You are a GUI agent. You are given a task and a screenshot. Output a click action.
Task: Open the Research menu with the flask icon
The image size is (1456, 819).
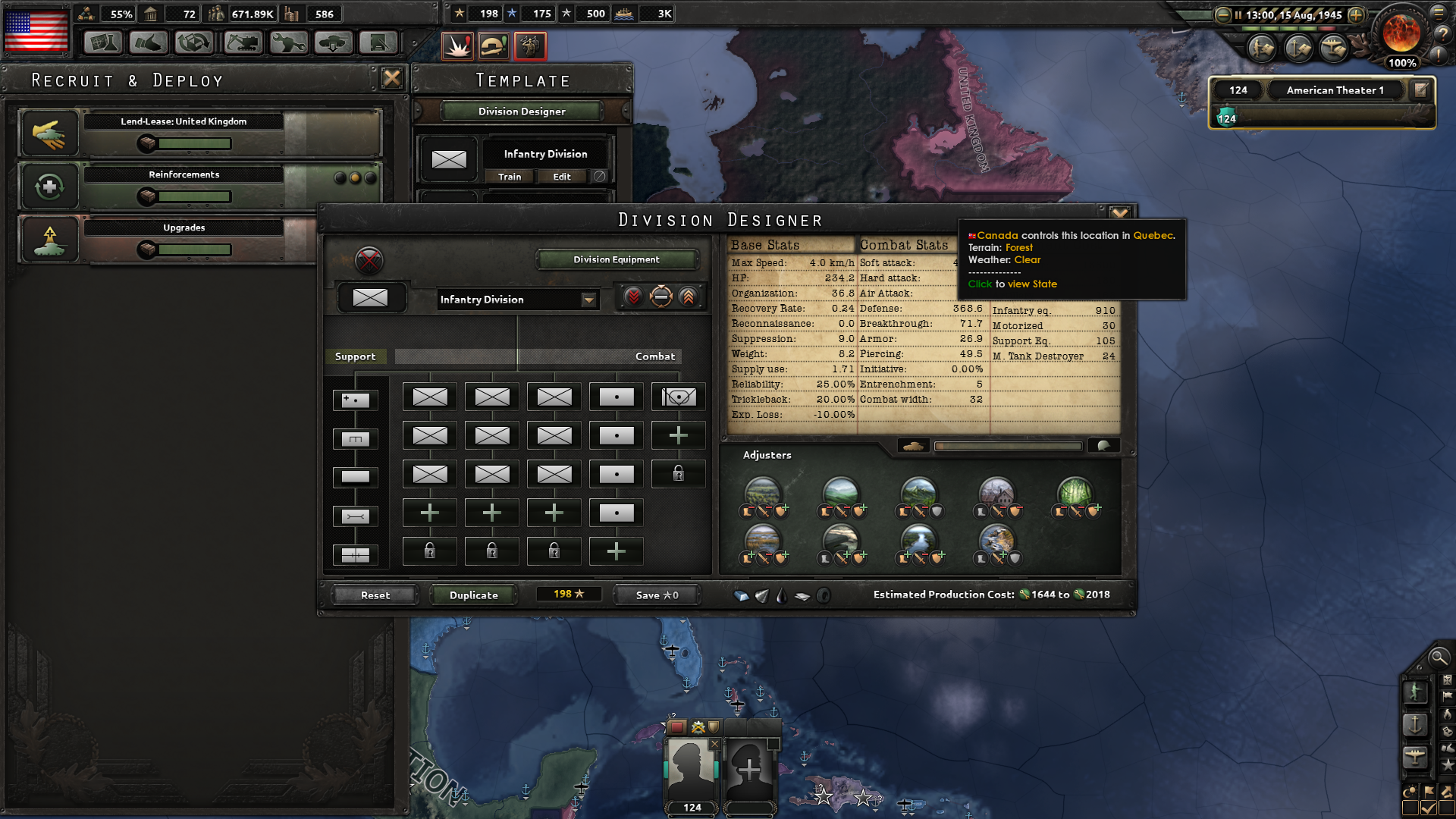[x=104, y=43]
